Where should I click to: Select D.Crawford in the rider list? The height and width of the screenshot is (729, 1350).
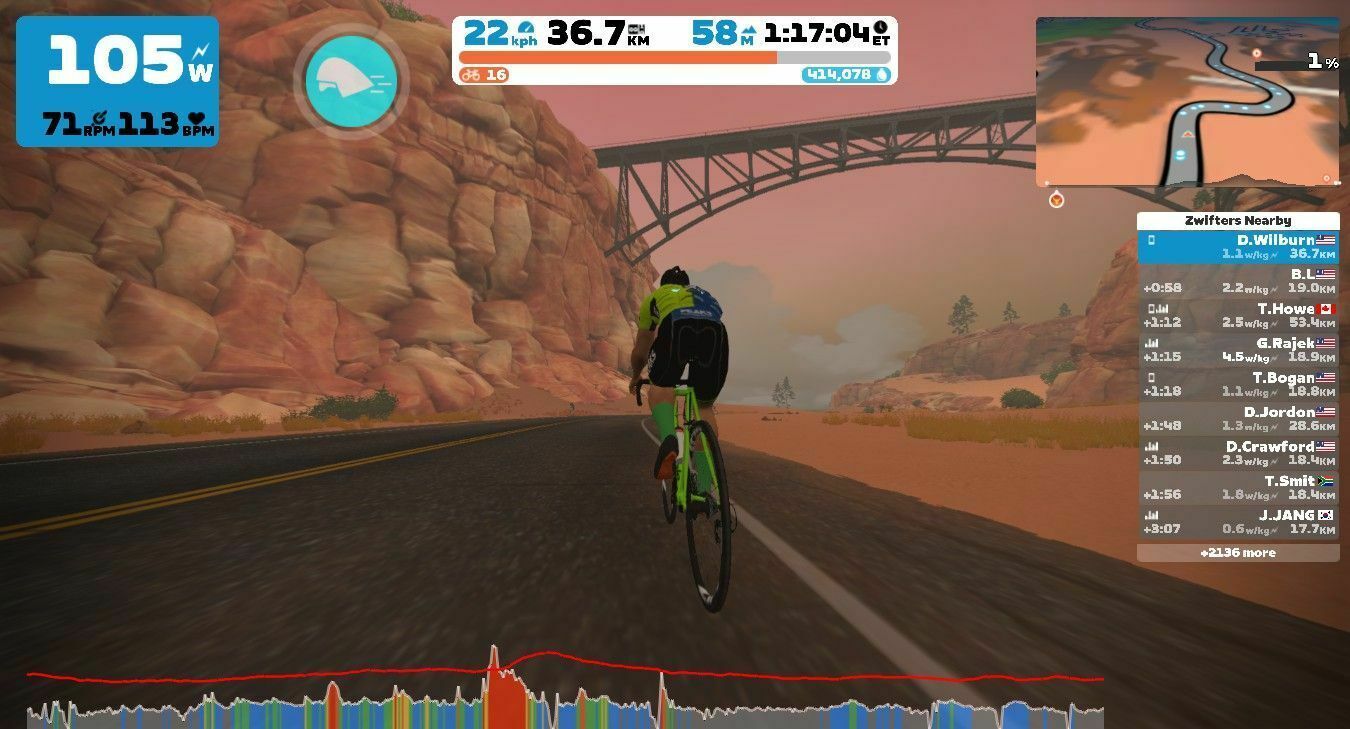coord(1237,453)
